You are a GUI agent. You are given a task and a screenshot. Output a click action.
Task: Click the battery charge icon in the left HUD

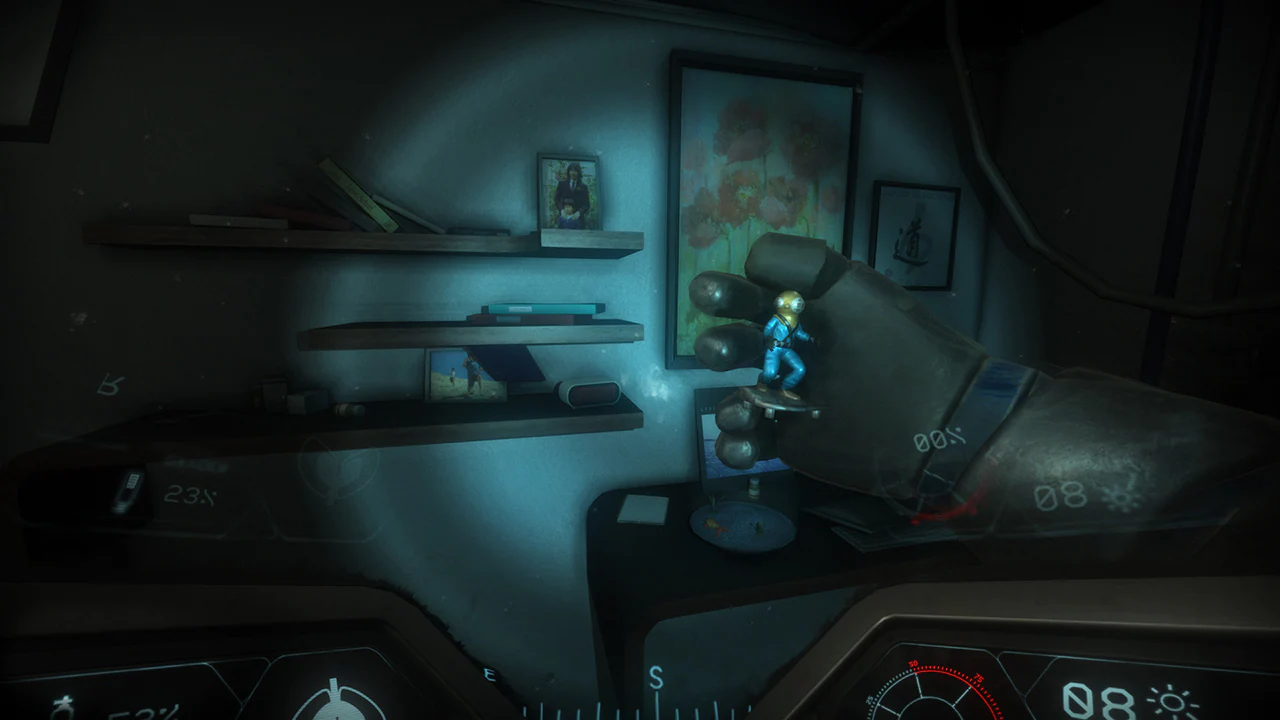[x=131, y=487]
